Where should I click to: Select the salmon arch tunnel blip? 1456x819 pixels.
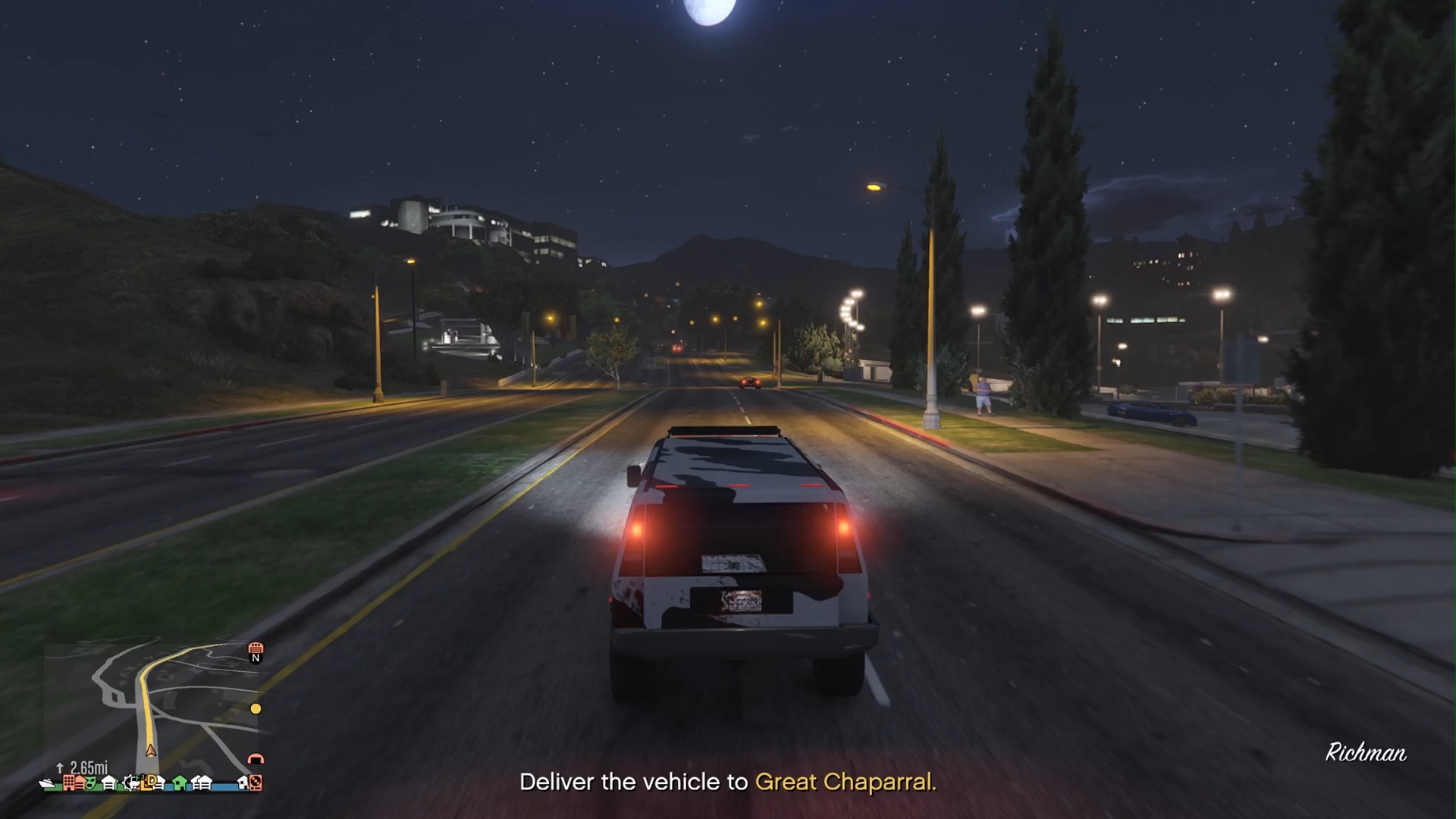(256, 758)
